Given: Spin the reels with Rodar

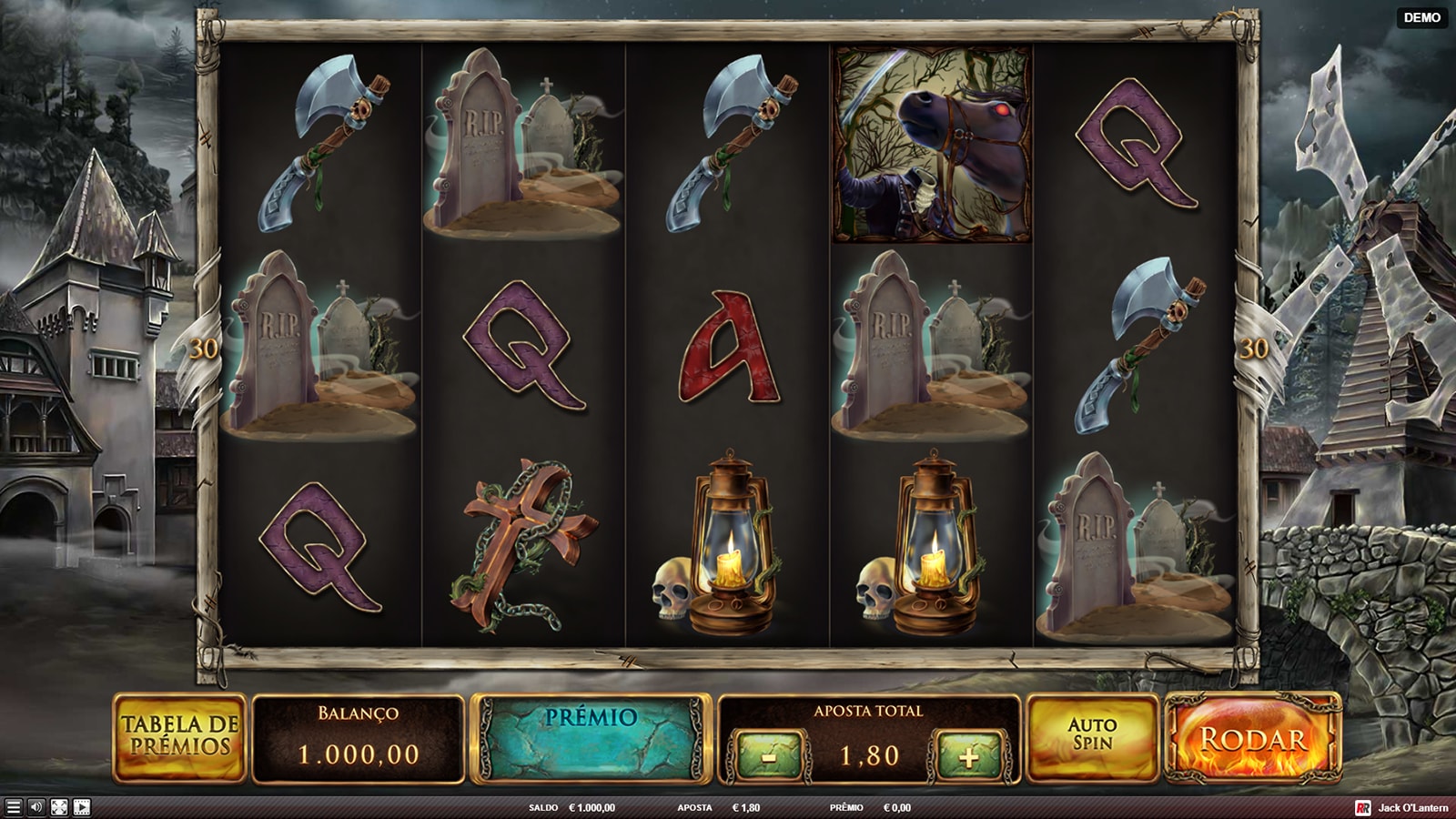Looking at the screenshot, I should point(1253,738).
